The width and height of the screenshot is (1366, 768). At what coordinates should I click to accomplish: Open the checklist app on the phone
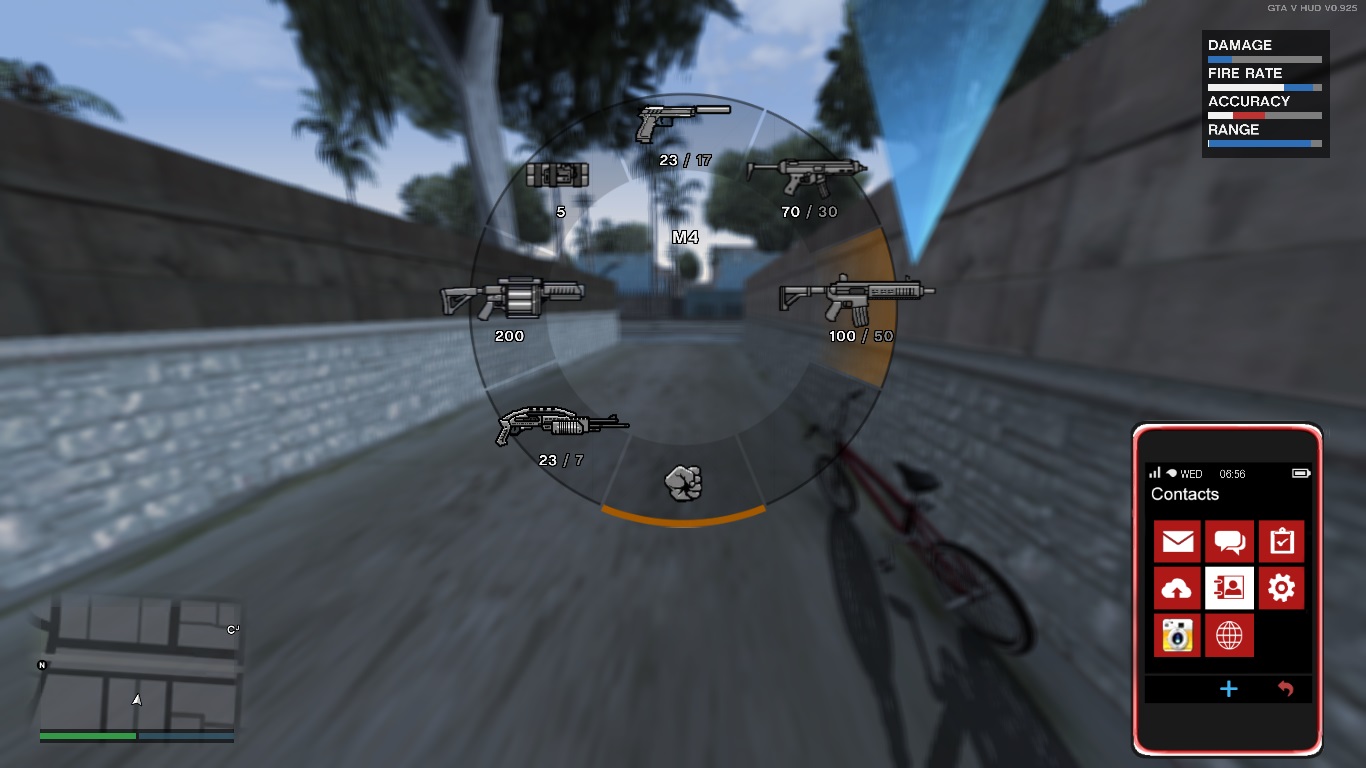pyautogui.click(x=1280, y=541)
